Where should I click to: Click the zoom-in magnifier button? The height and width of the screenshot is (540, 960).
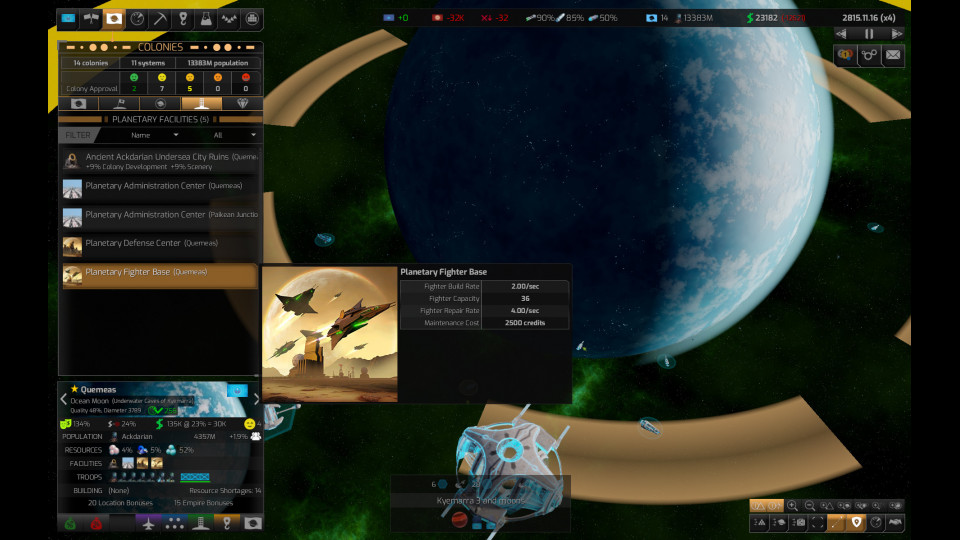(793, 506)
